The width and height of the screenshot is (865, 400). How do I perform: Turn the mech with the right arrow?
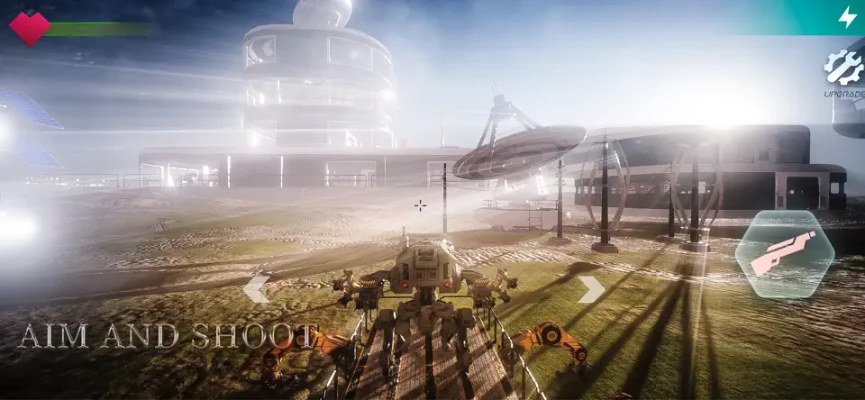pyautogui.click(x=591, y=289)
